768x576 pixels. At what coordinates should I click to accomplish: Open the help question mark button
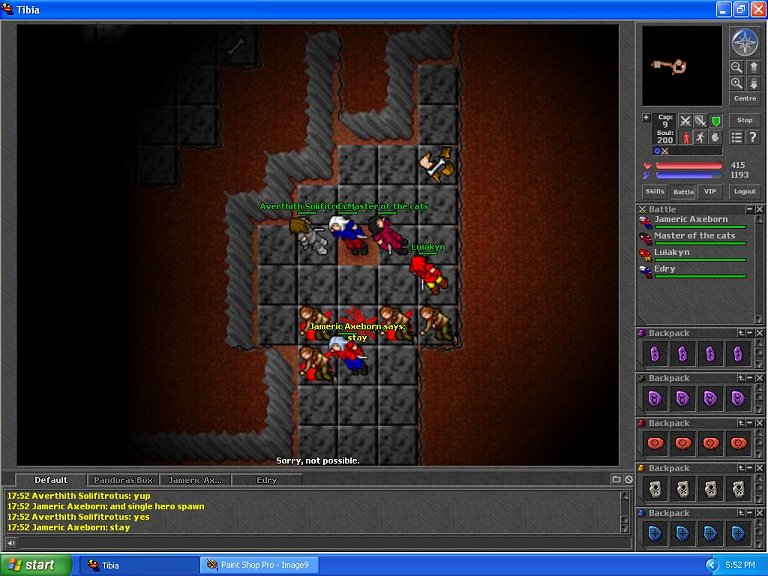tap(752, 137)
